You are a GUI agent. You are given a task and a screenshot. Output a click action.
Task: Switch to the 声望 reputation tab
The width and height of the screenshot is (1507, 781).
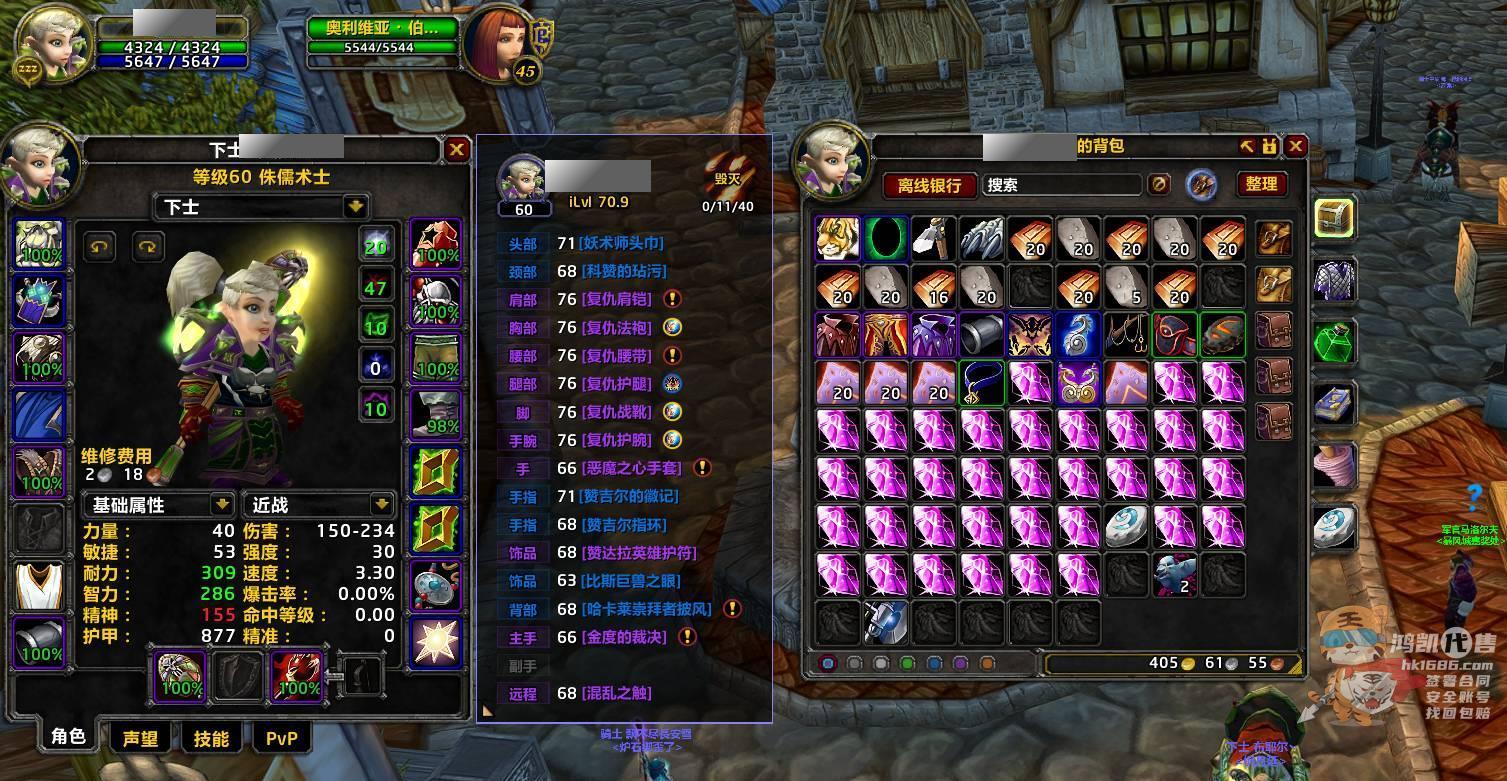tap(140, 738)
